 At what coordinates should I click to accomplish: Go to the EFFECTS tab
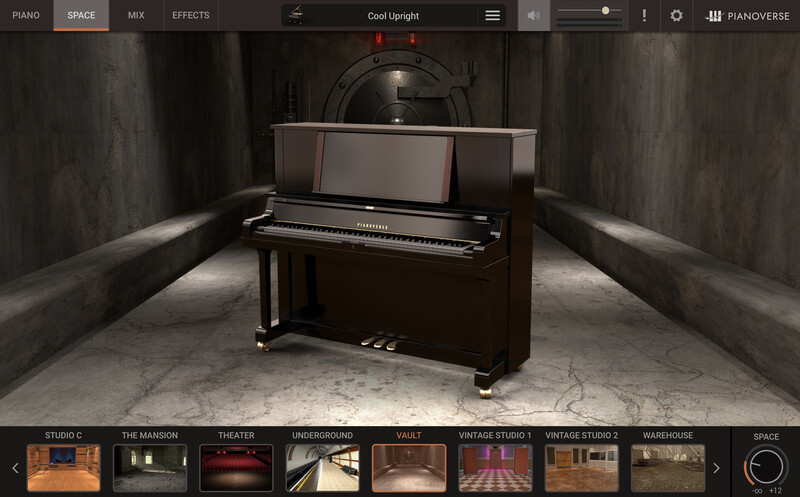[190, 15]
